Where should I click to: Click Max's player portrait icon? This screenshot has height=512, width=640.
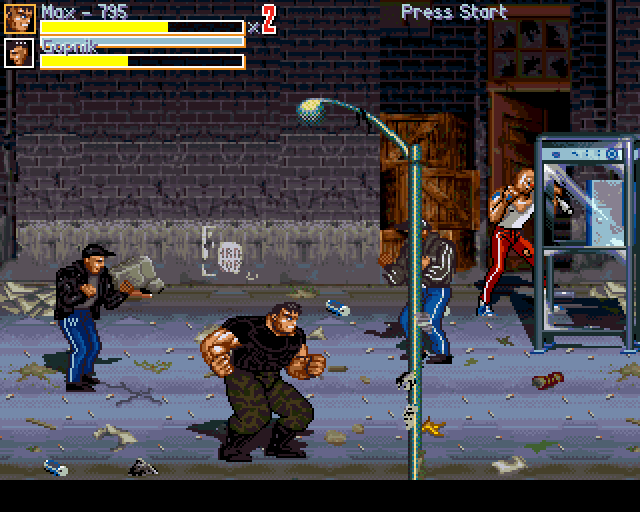tap(20, 19)
